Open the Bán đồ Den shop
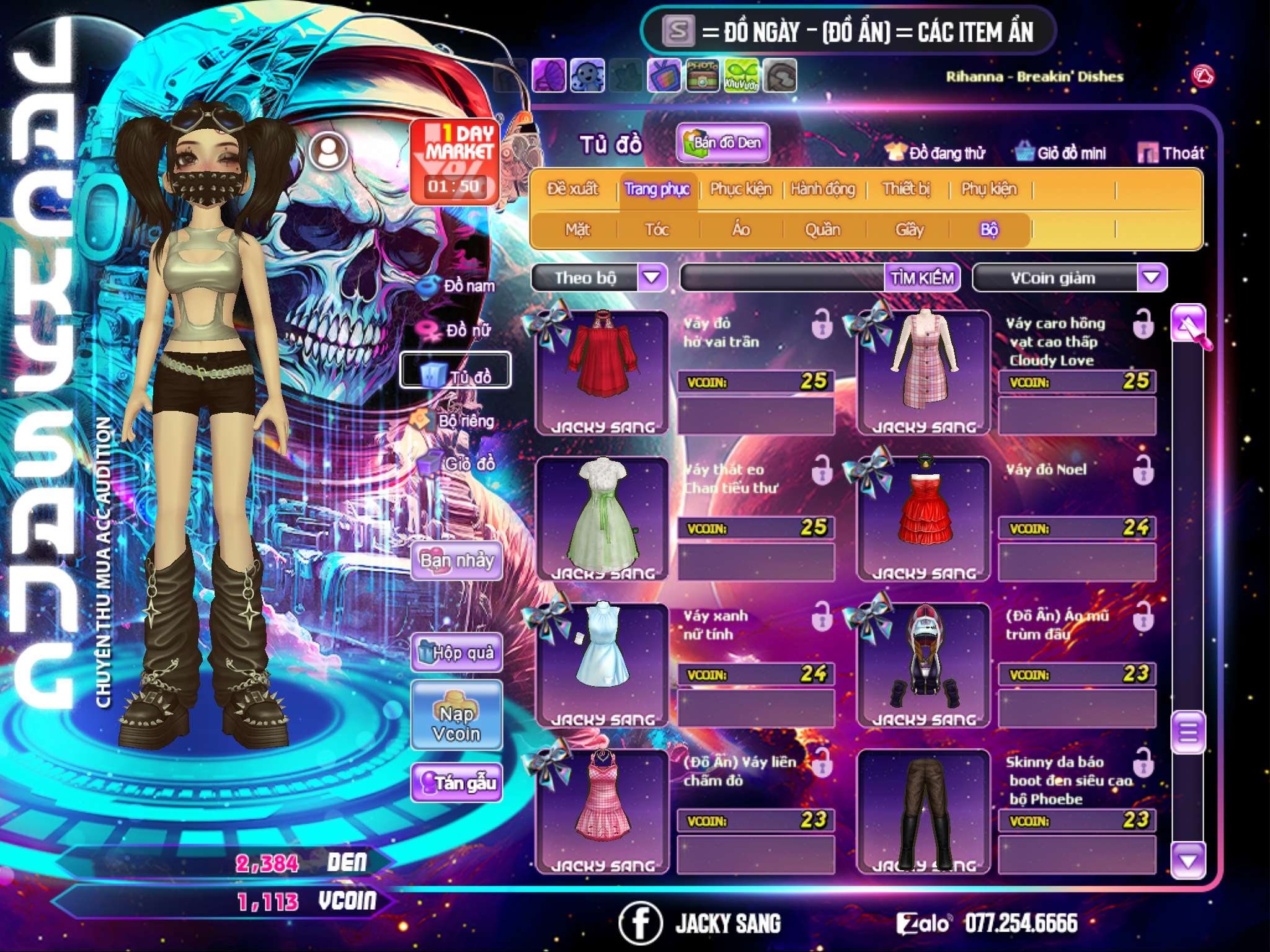This screenshot has width=1270, height=952. click(x=722, y=143)
